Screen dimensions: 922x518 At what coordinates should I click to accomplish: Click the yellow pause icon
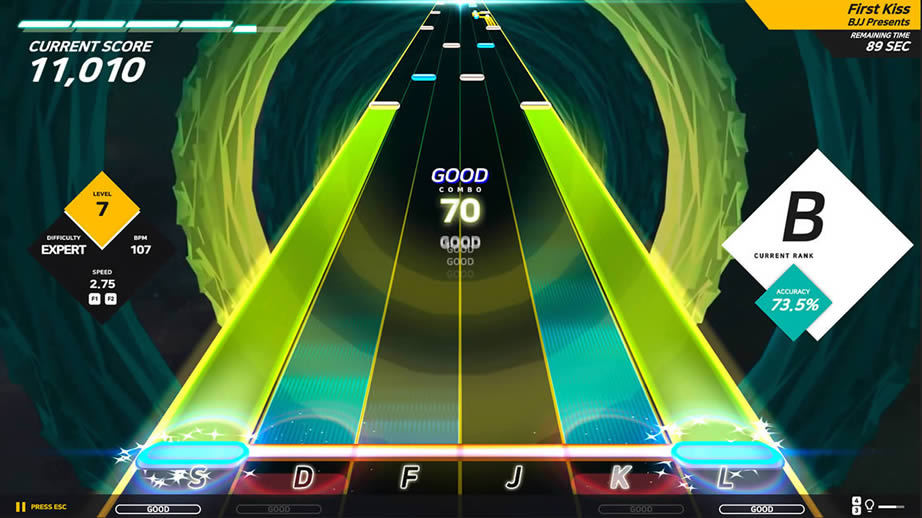[20, 507]
